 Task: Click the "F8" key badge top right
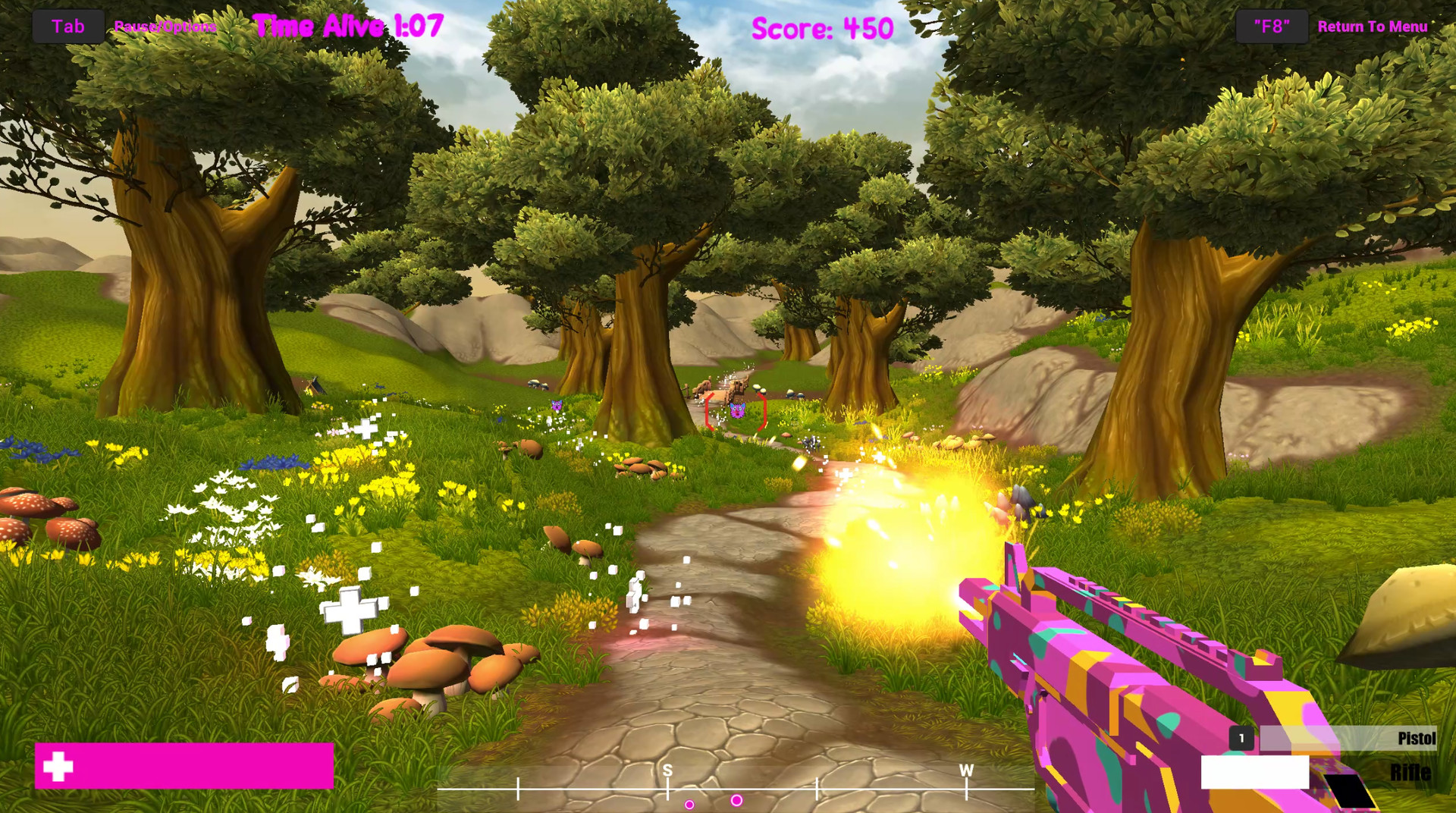[1271, 25]
